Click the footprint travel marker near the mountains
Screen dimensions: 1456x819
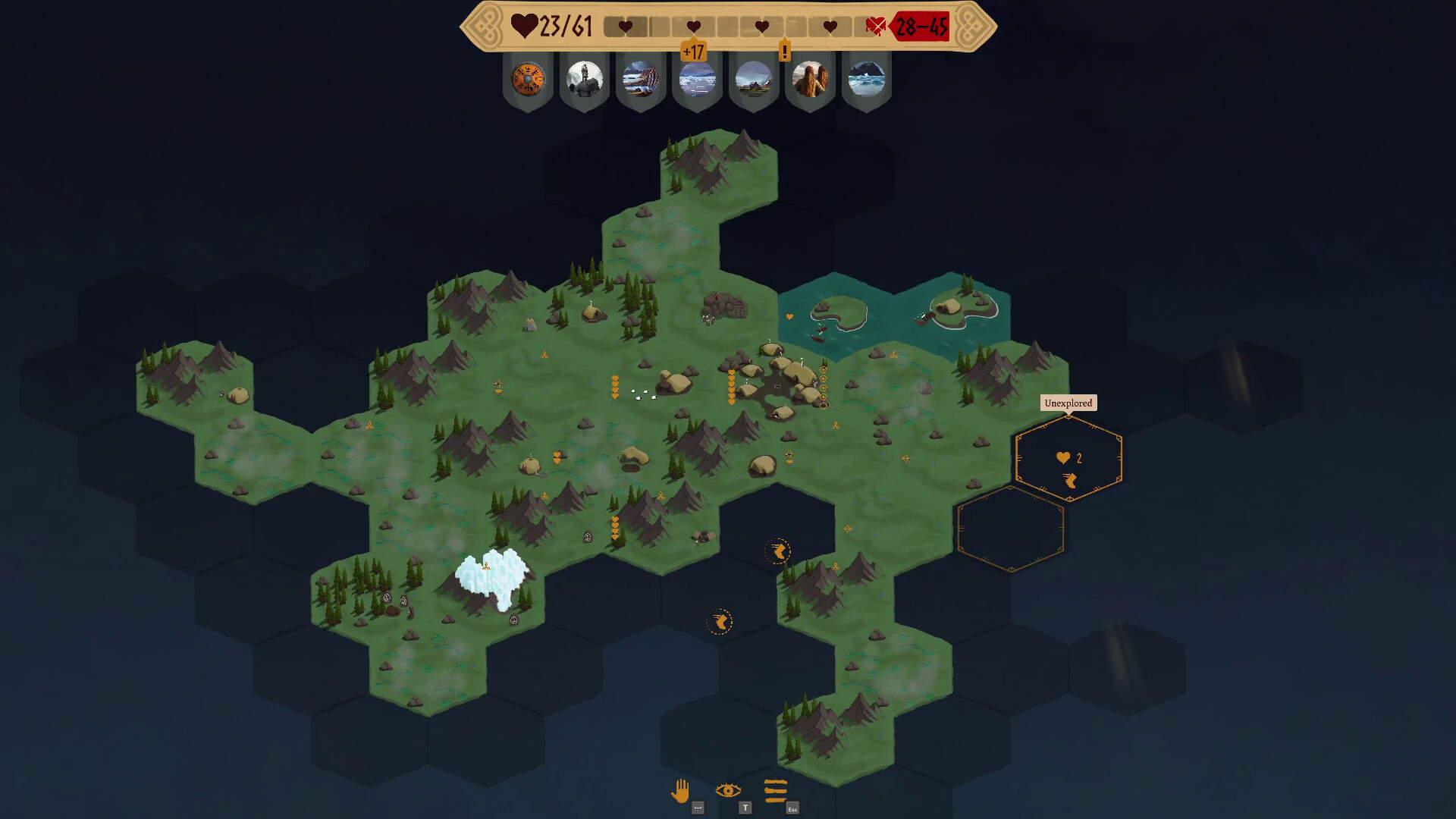click(777, 551)
